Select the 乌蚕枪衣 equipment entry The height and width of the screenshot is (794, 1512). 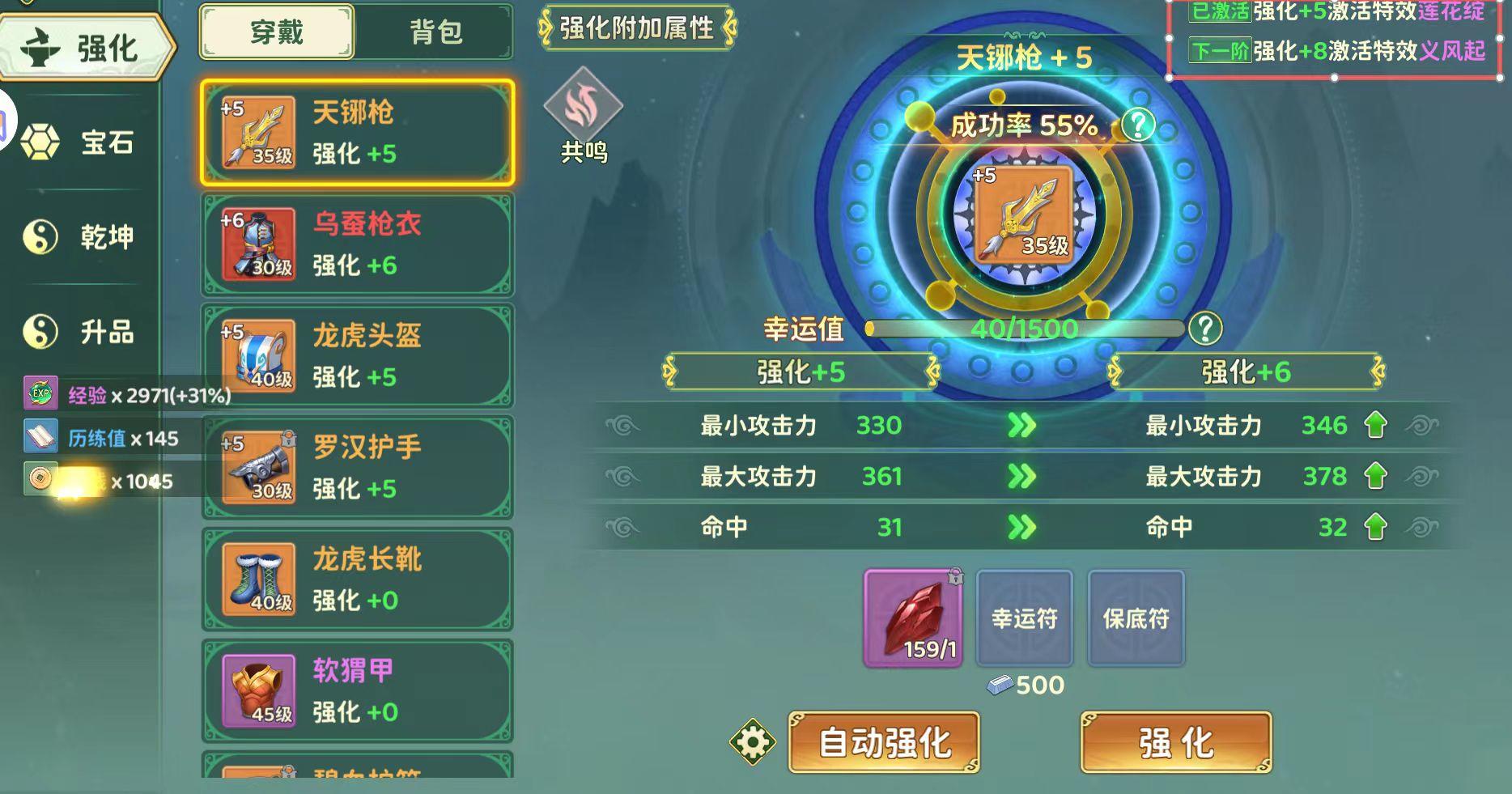pos(357,244)
